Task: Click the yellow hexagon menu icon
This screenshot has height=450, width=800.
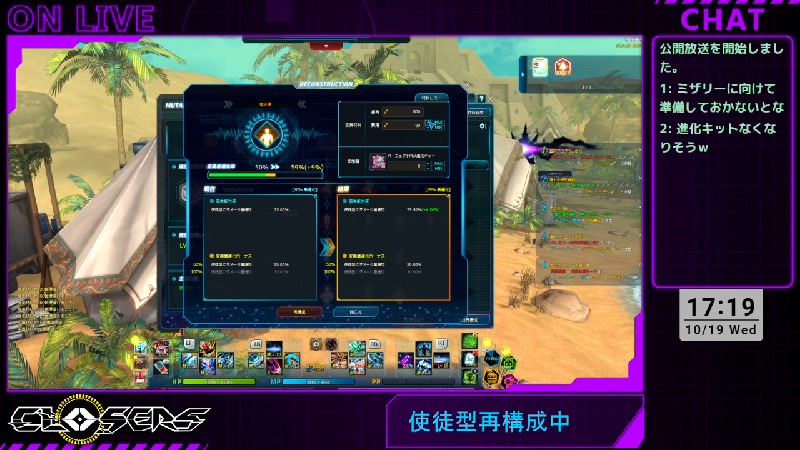Action: pos(491,377)
